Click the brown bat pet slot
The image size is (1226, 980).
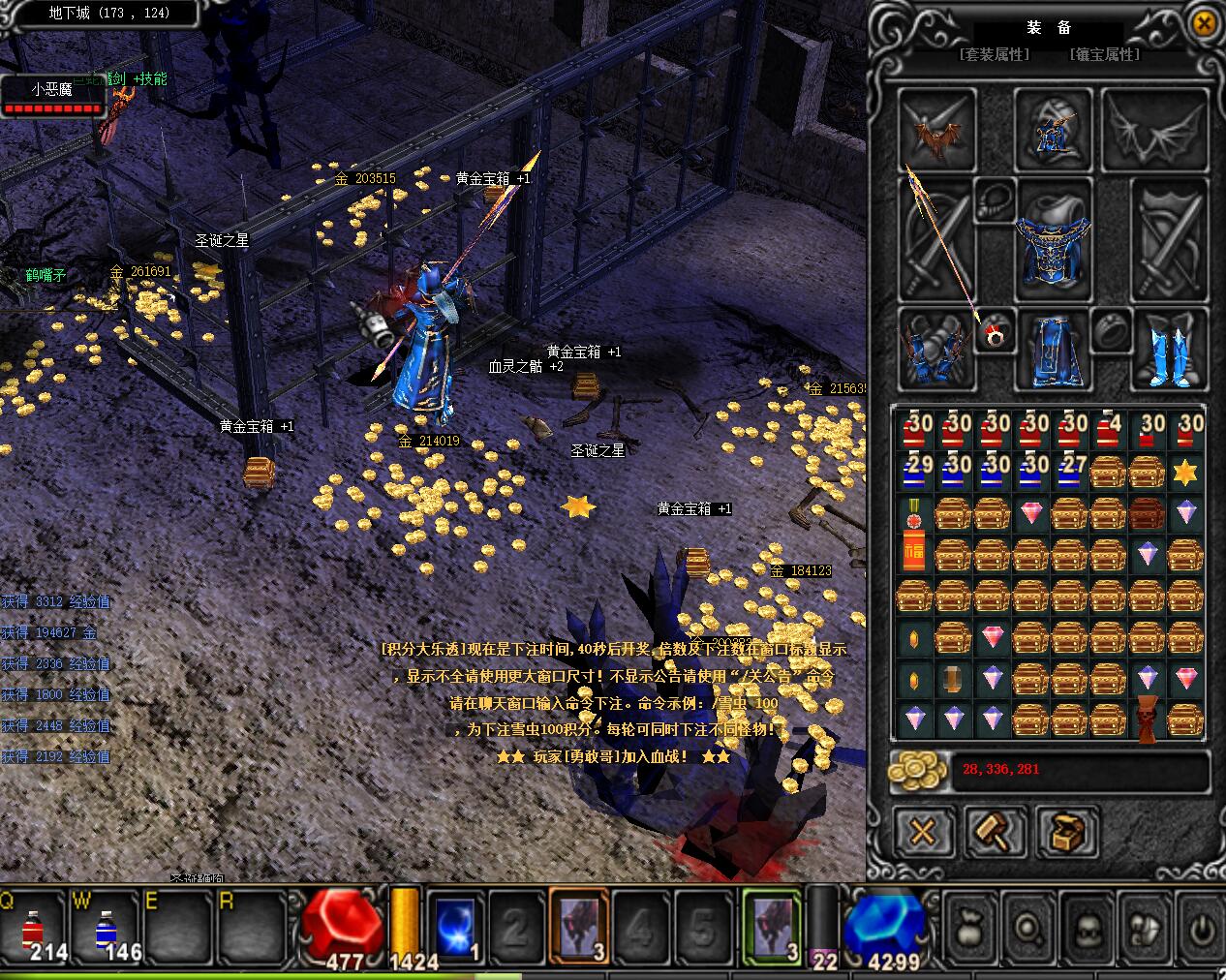[x=937, y=131]
